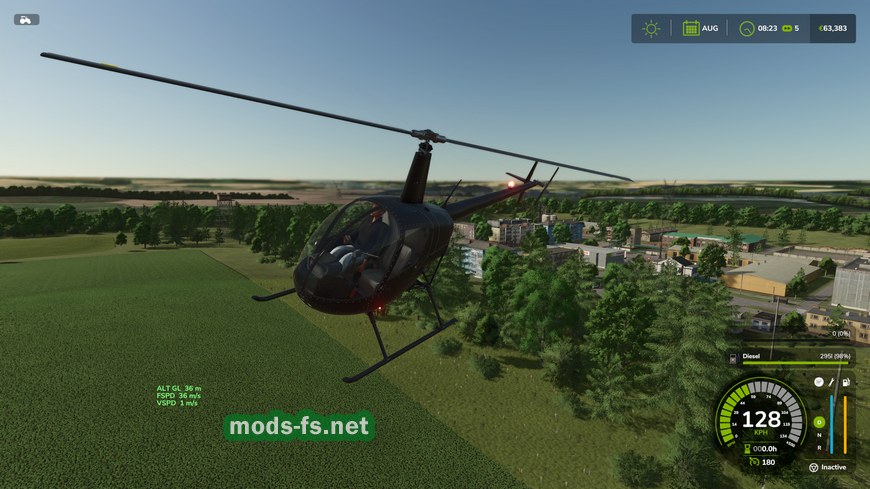870x489 pixels.
Task: Select the D drive gear indicator
Action: [x=819, y=422]
